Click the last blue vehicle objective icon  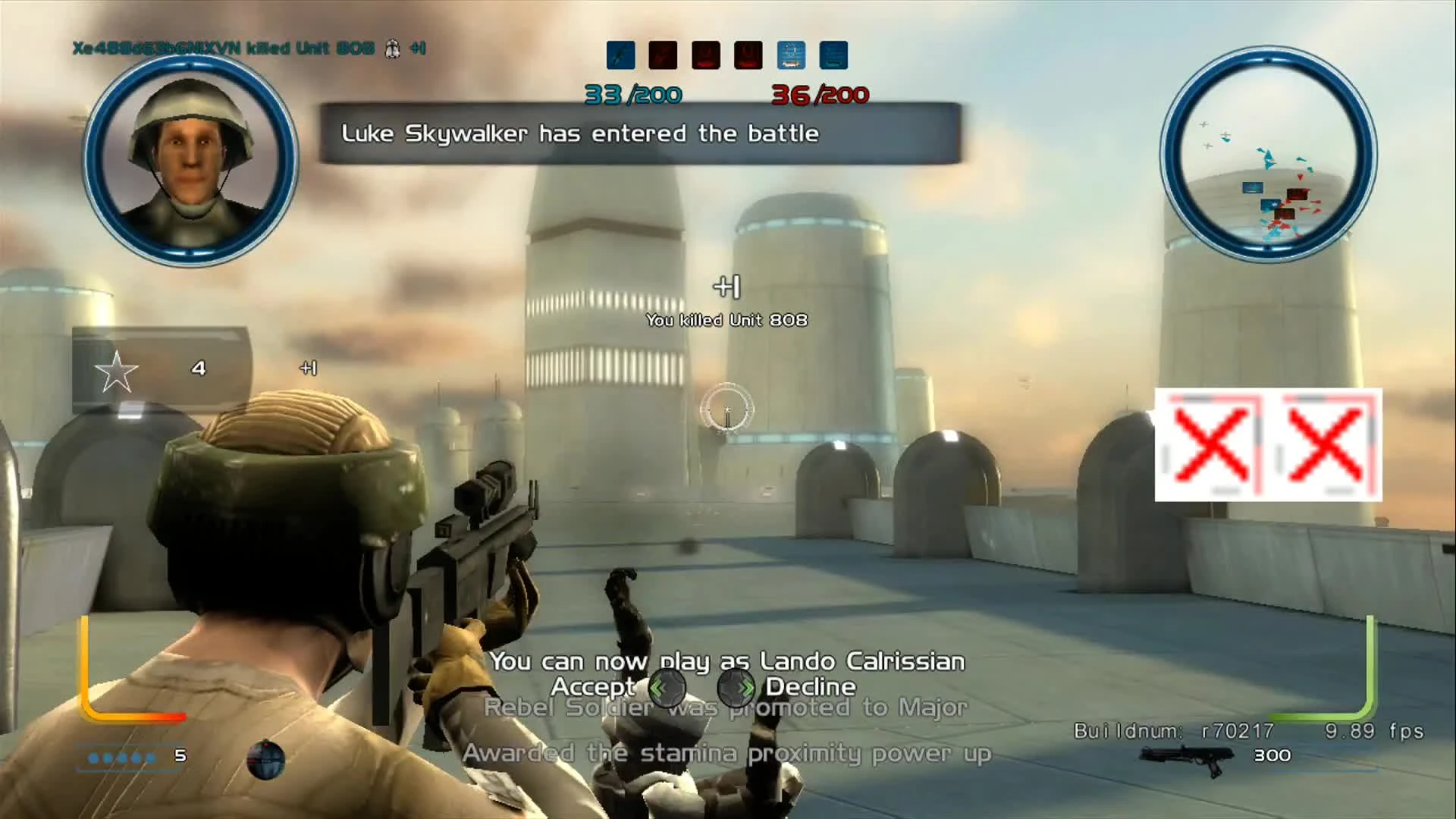[833, 55]
